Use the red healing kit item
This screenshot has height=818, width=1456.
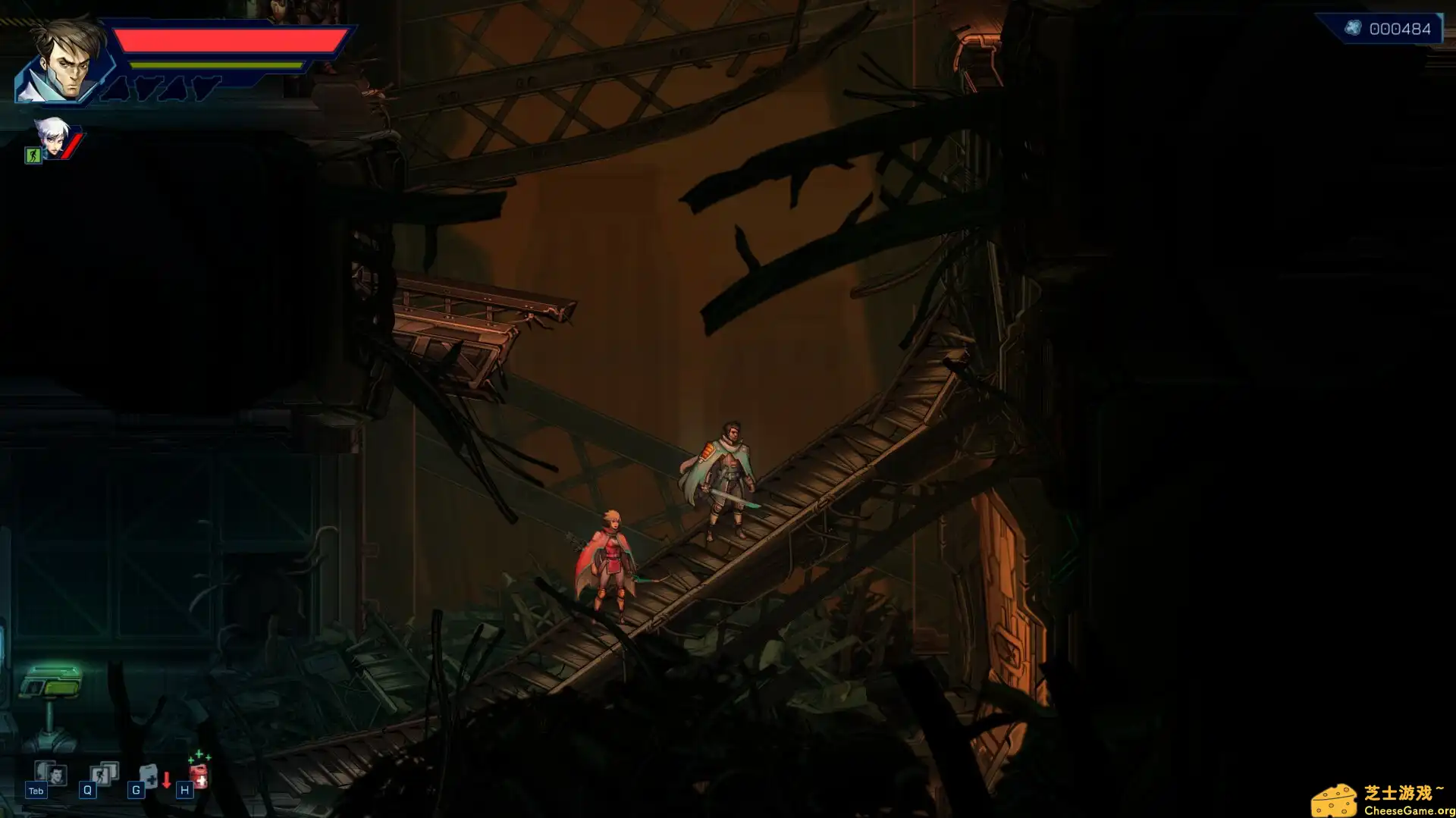click(x=199, y=773)
